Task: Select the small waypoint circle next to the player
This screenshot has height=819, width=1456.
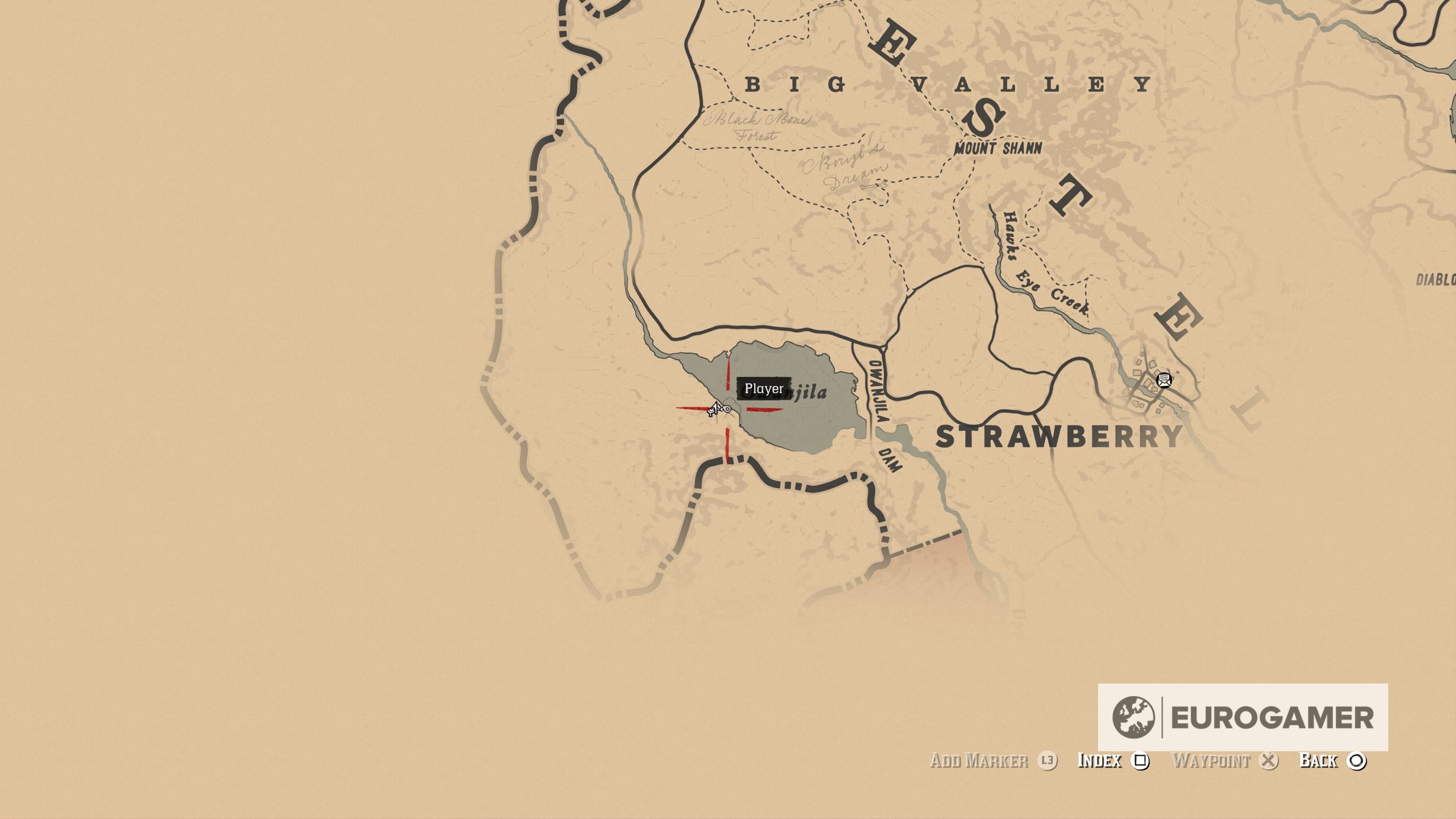Action: [727, 408]
